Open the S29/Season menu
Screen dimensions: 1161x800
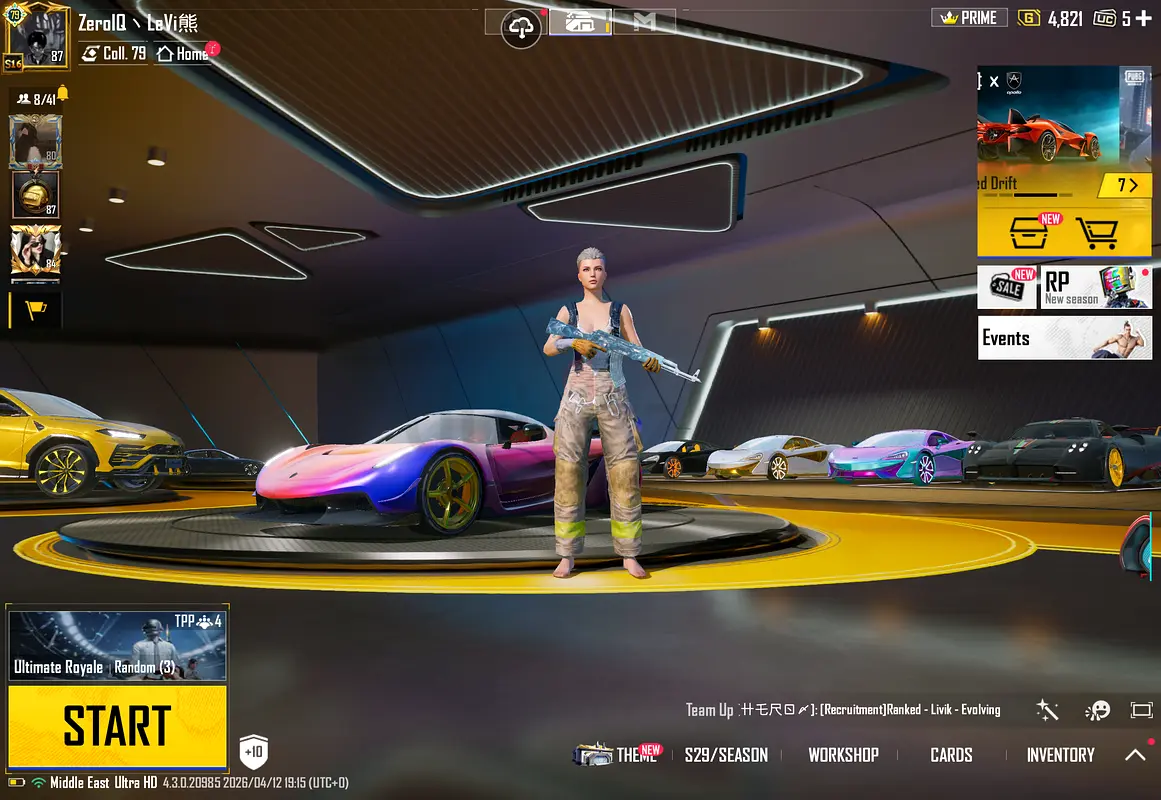[726, 755]
